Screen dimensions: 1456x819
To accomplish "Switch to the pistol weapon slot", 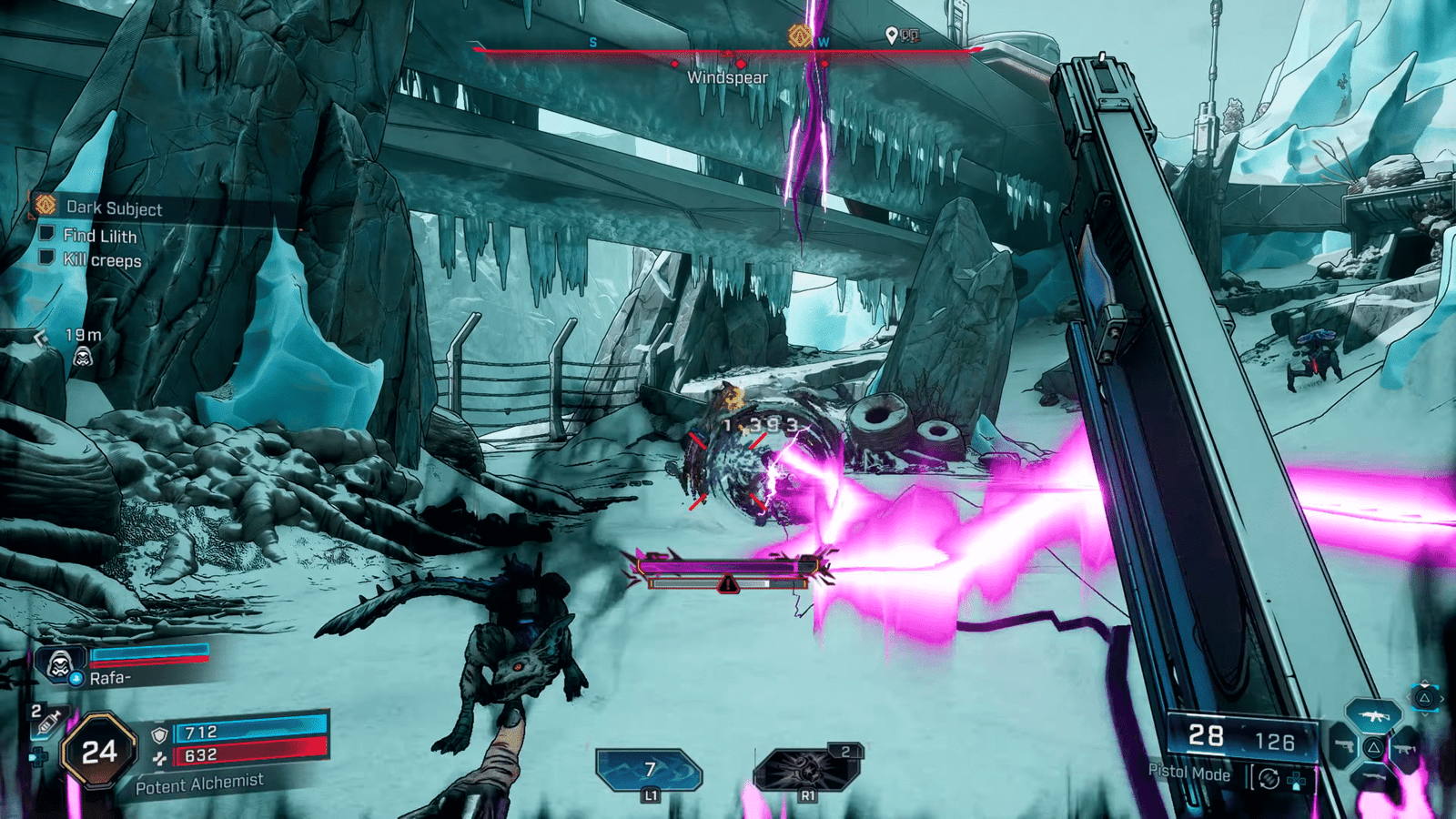I will (1343, 748).
